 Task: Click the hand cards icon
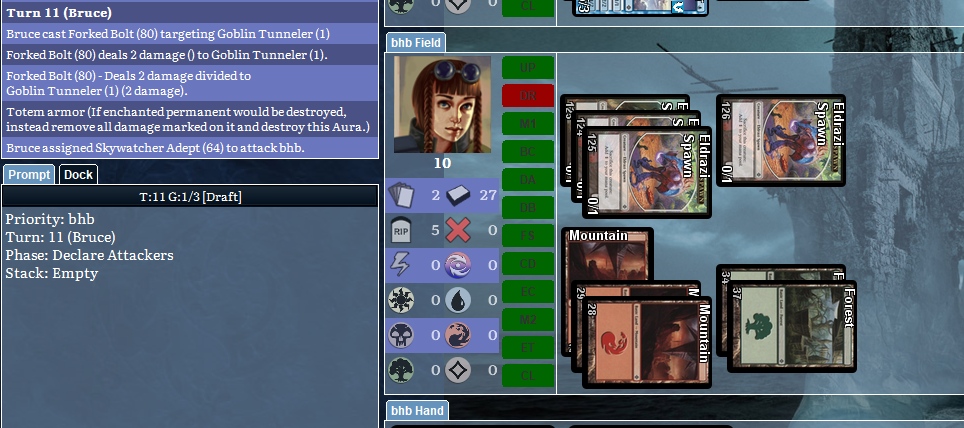coord(401,195)
